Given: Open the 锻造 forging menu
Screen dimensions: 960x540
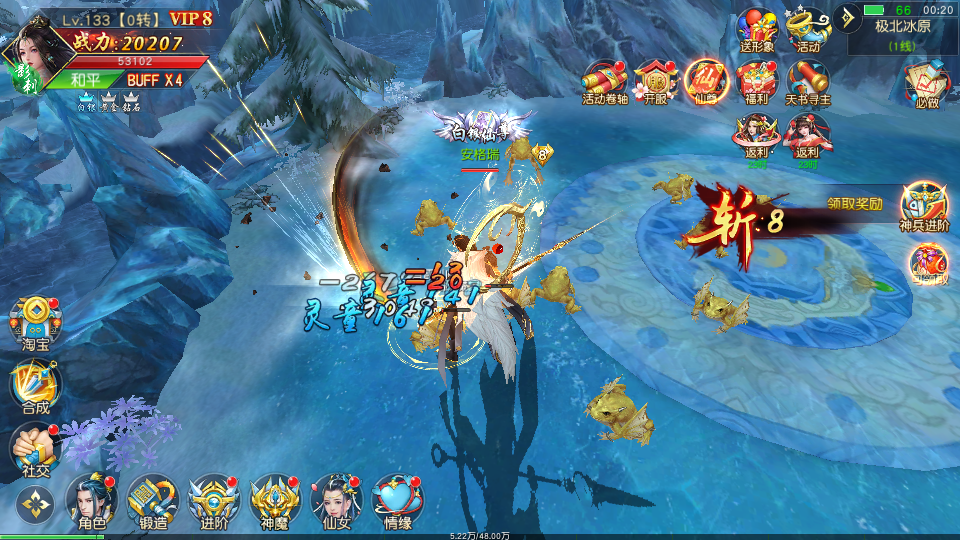Looking at the screenshot, I should tap(153, 499).
